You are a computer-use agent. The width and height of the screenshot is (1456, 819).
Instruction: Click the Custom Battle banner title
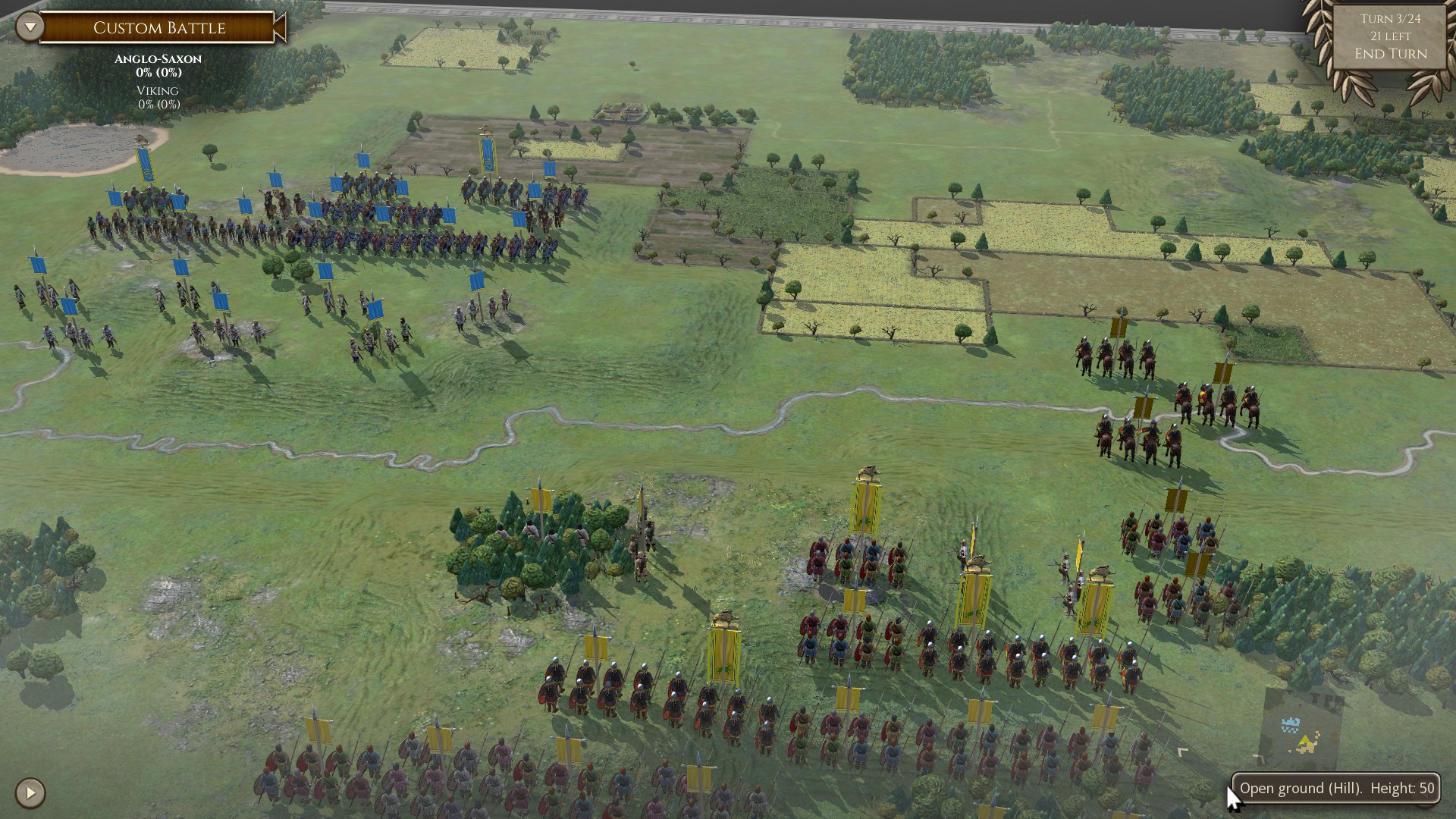[159, 28]
